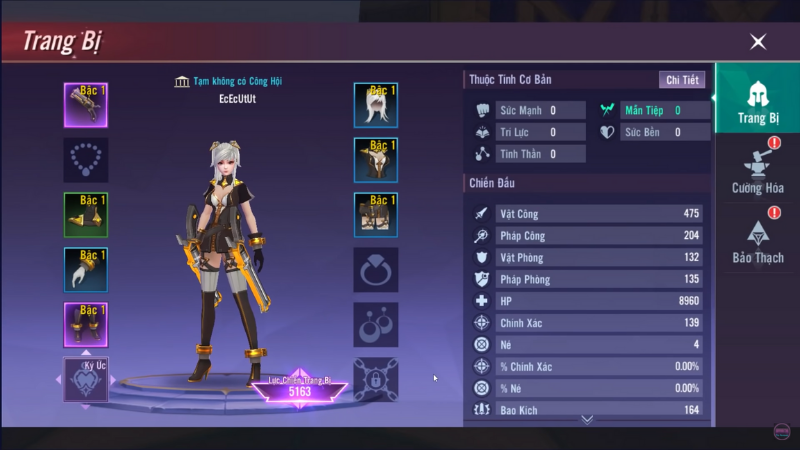This screenshot has width=800, height=450.
Task: Select the white hair headgear slot
Action: pyautogui.click(x=376, y=105)
